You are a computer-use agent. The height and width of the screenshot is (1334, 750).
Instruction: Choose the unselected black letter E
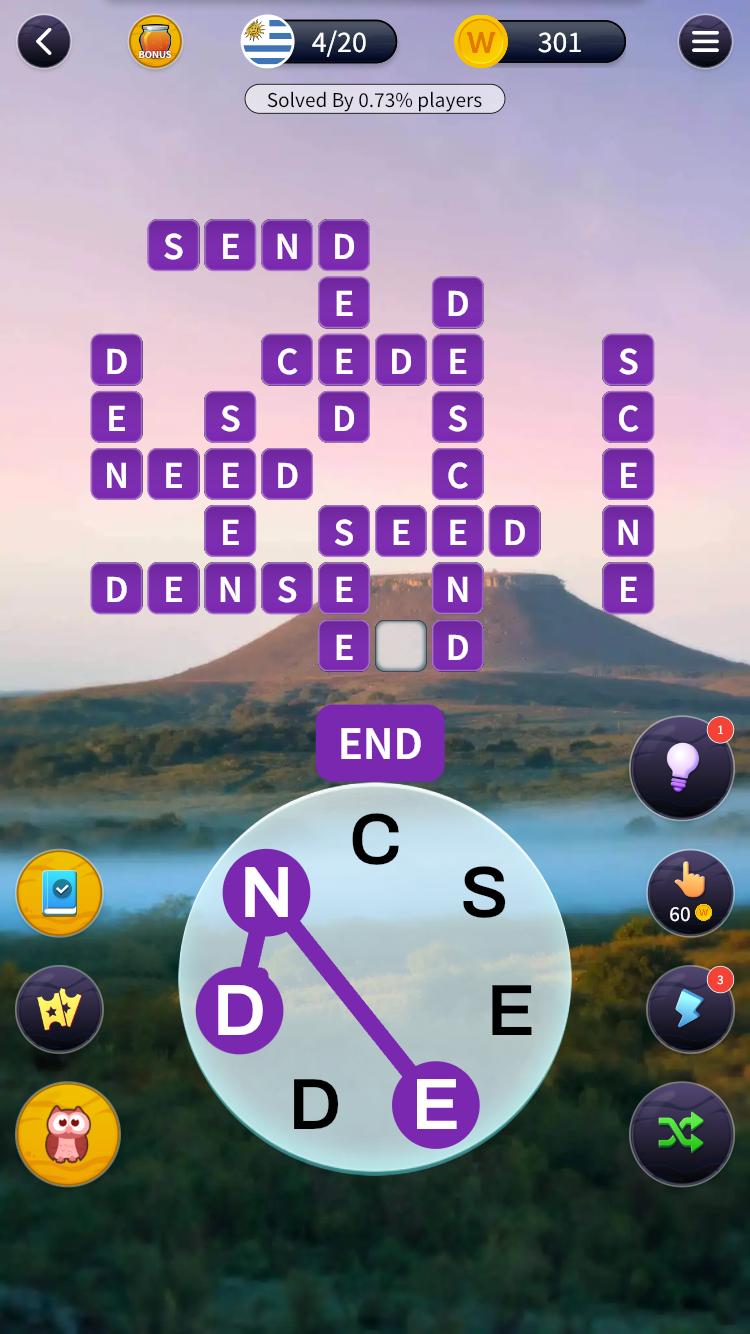point(511,1011)
